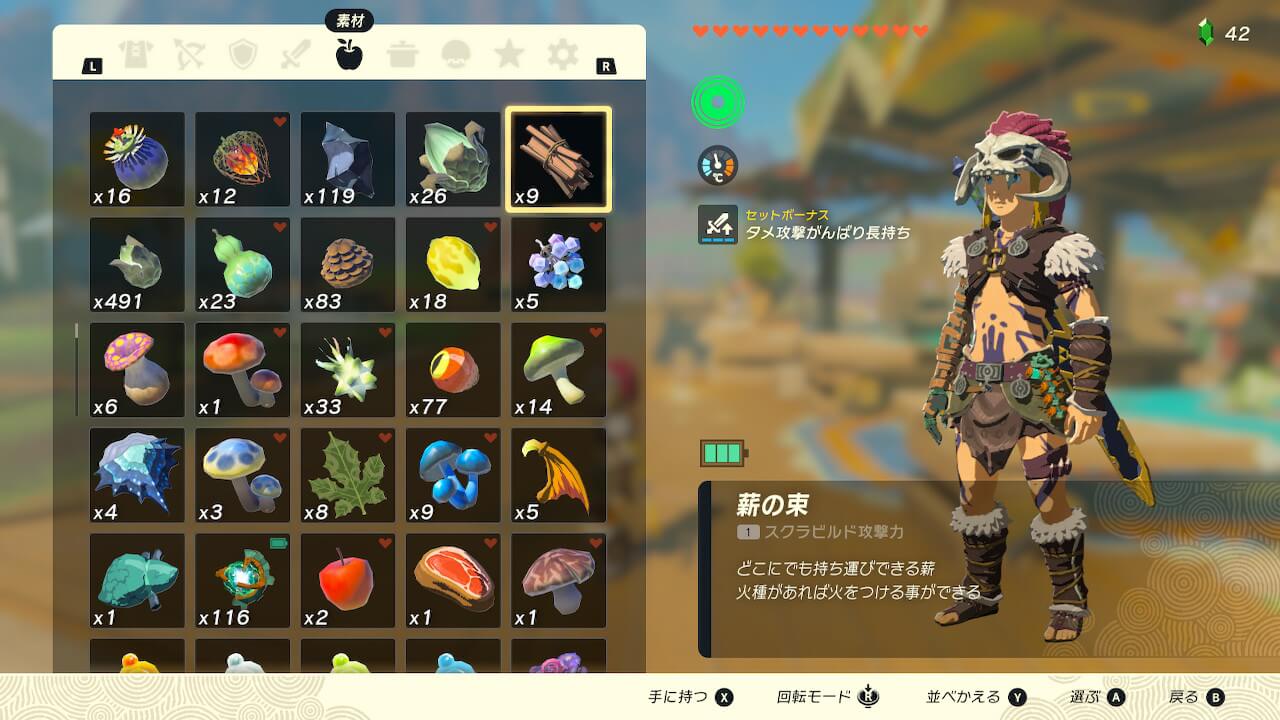Choose the blue crystal cluster slot
1280x720 pixels.
[558, 265]
